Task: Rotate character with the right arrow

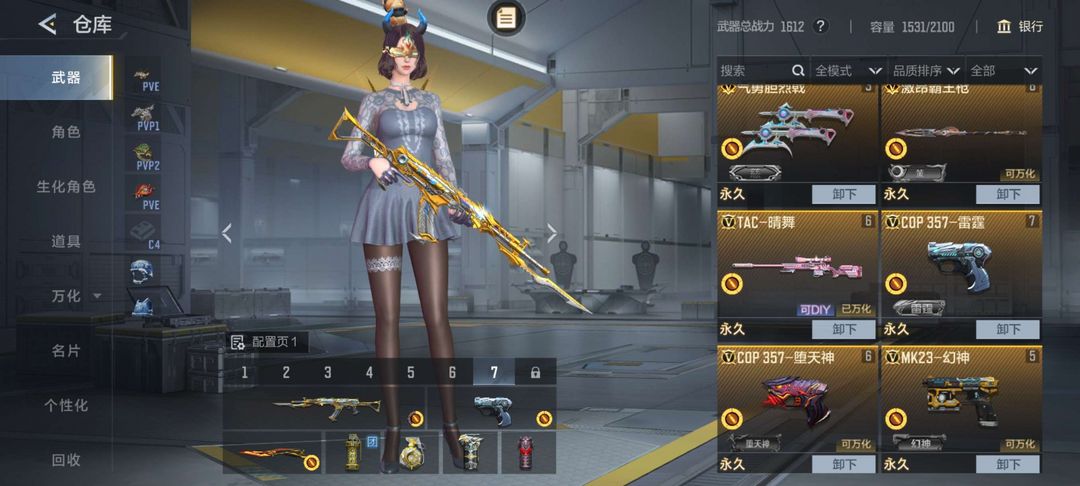Action: pos(551,234)
